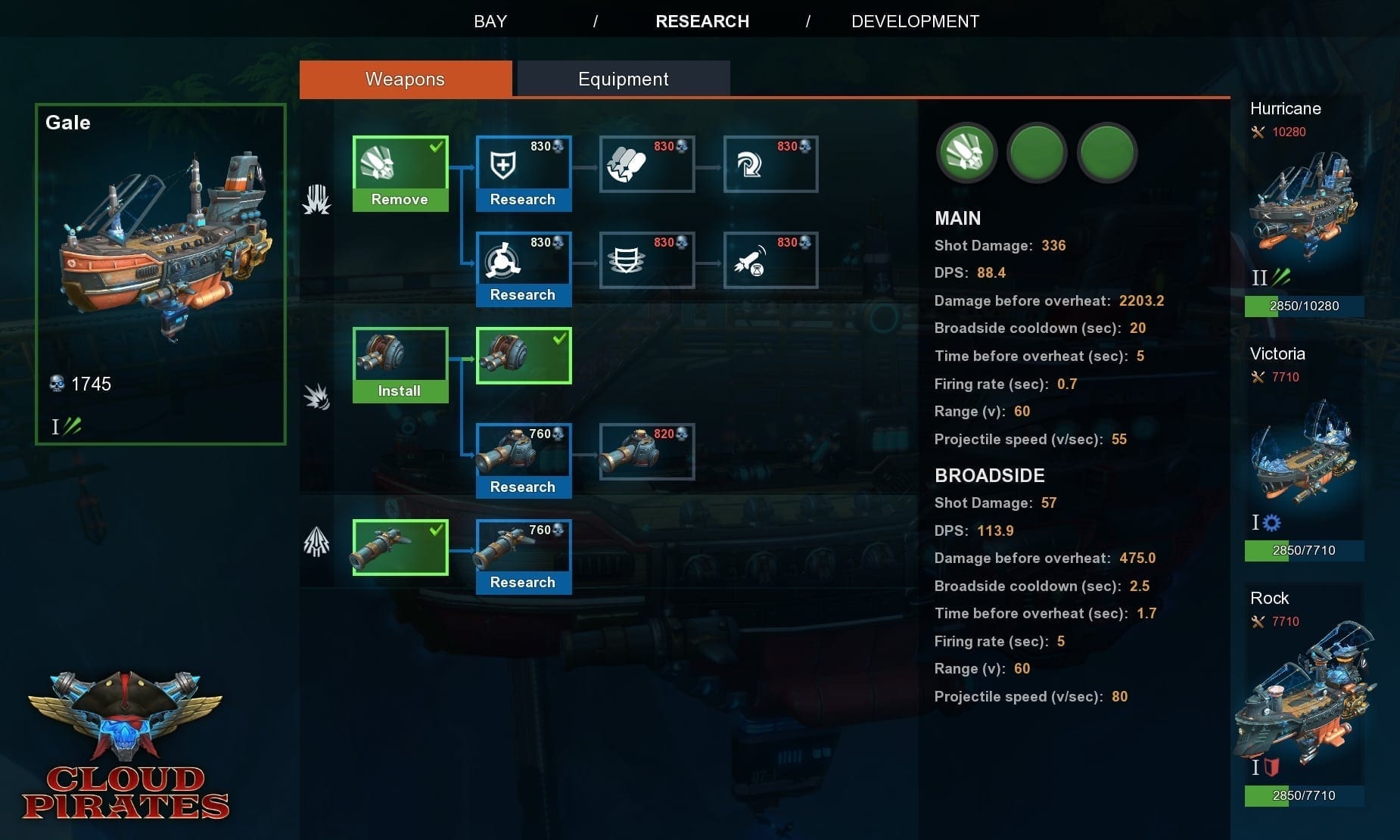
Task: Pick the Victoria ship
Action: (1304, 452)
